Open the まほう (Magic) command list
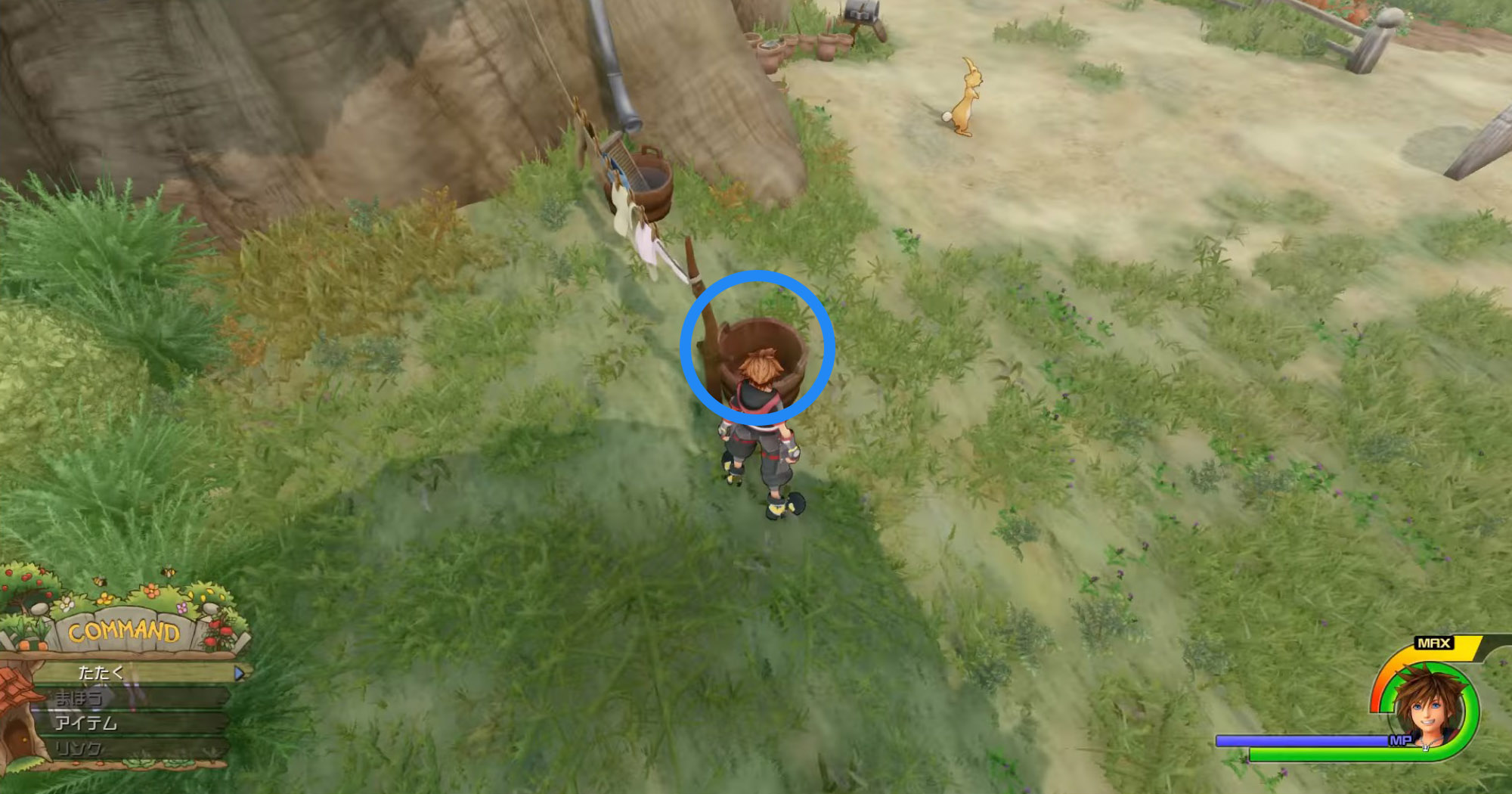 point(79,697)
